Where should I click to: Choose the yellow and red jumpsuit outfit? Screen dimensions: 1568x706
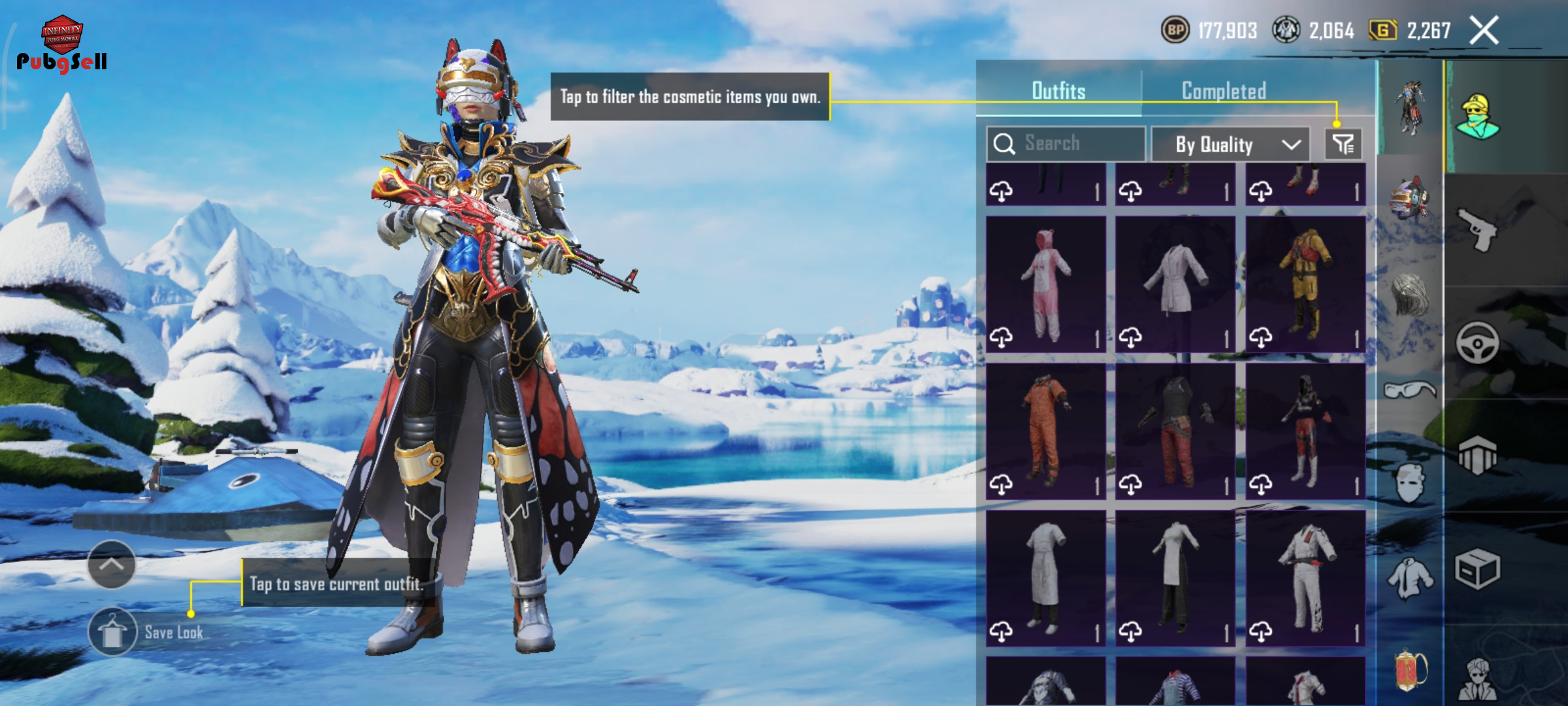(1305, 284)
